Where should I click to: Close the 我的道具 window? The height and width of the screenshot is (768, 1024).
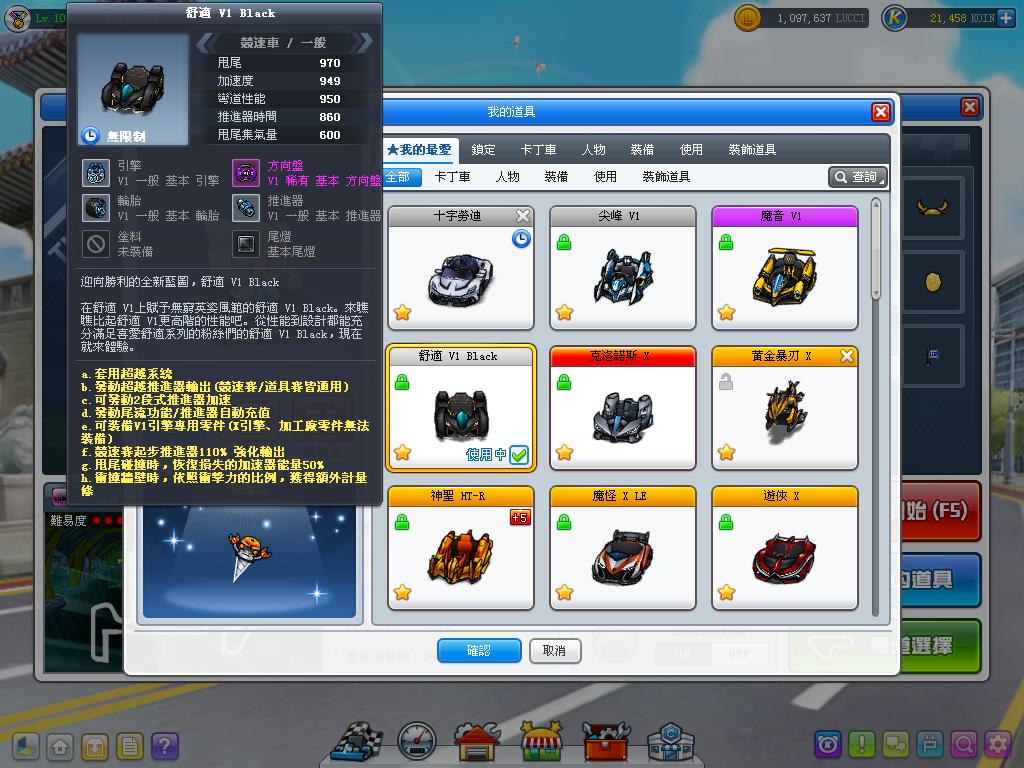tap(880, 112)
